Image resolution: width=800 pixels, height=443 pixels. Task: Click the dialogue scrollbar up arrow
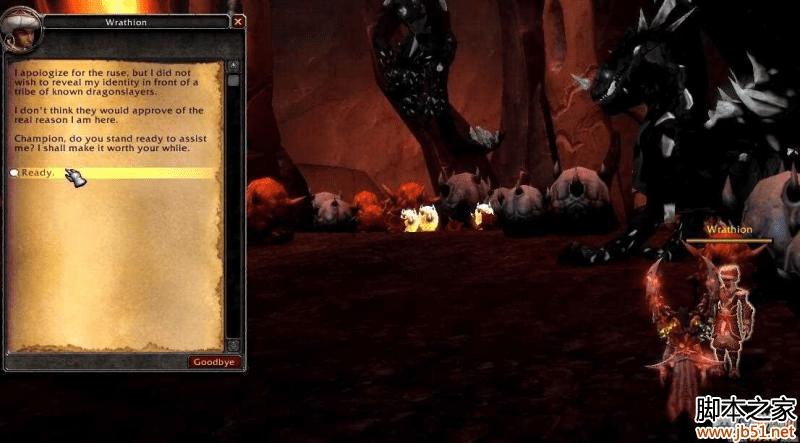coord(233,66)
